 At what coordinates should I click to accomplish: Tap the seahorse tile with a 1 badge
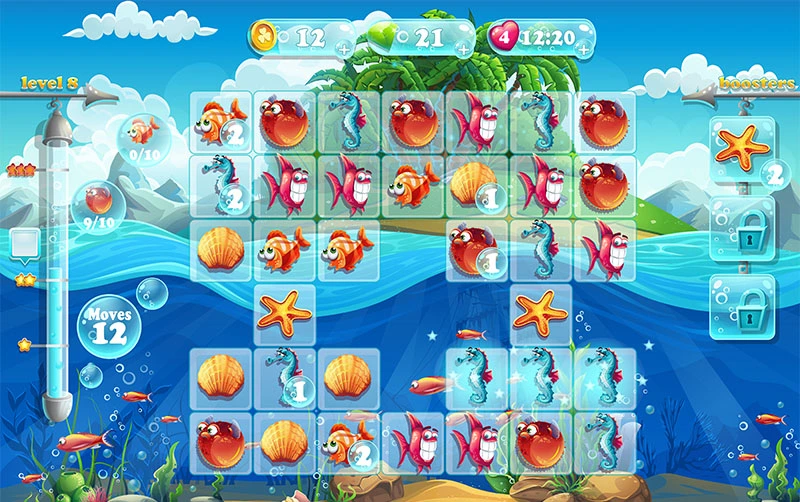pyautogui.click(x=283, y=377)
